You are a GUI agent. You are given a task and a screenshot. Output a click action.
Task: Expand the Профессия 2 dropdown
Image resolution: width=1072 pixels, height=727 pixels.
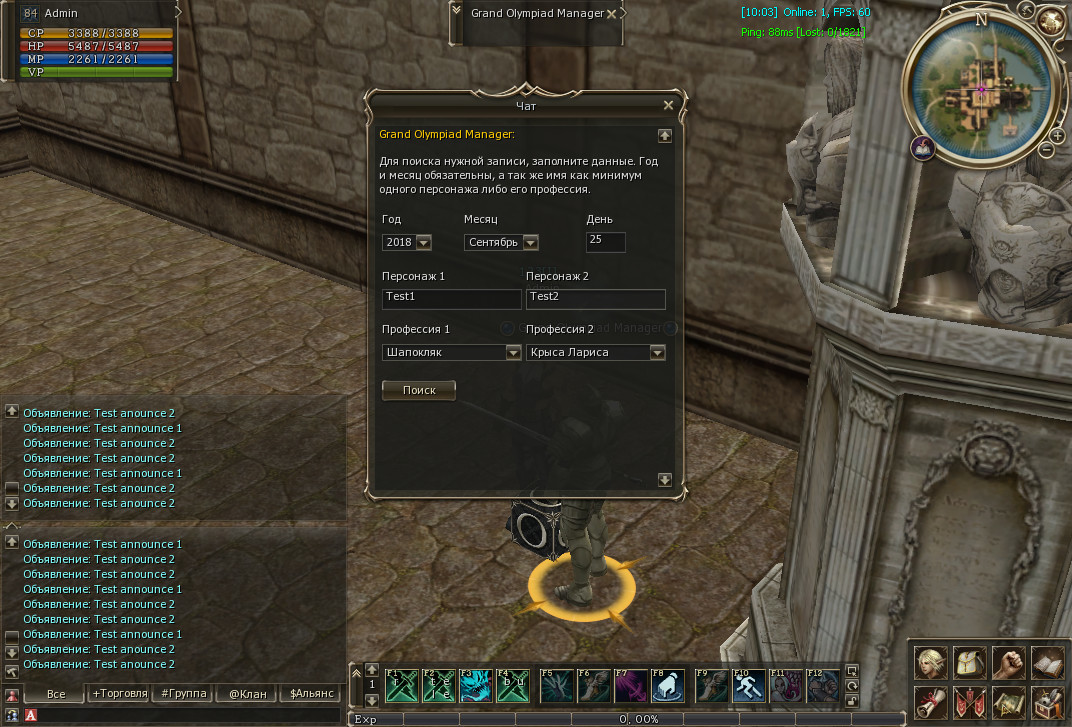(657, 352)
